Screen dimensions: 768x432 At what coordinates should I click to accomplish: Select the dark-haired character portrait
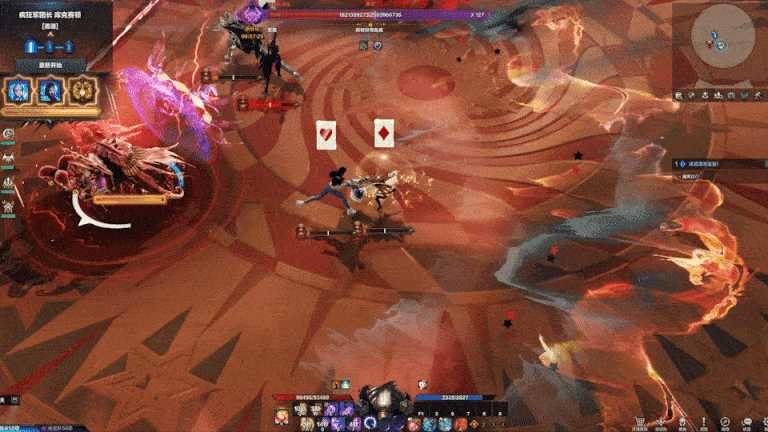tap(50, 91)
